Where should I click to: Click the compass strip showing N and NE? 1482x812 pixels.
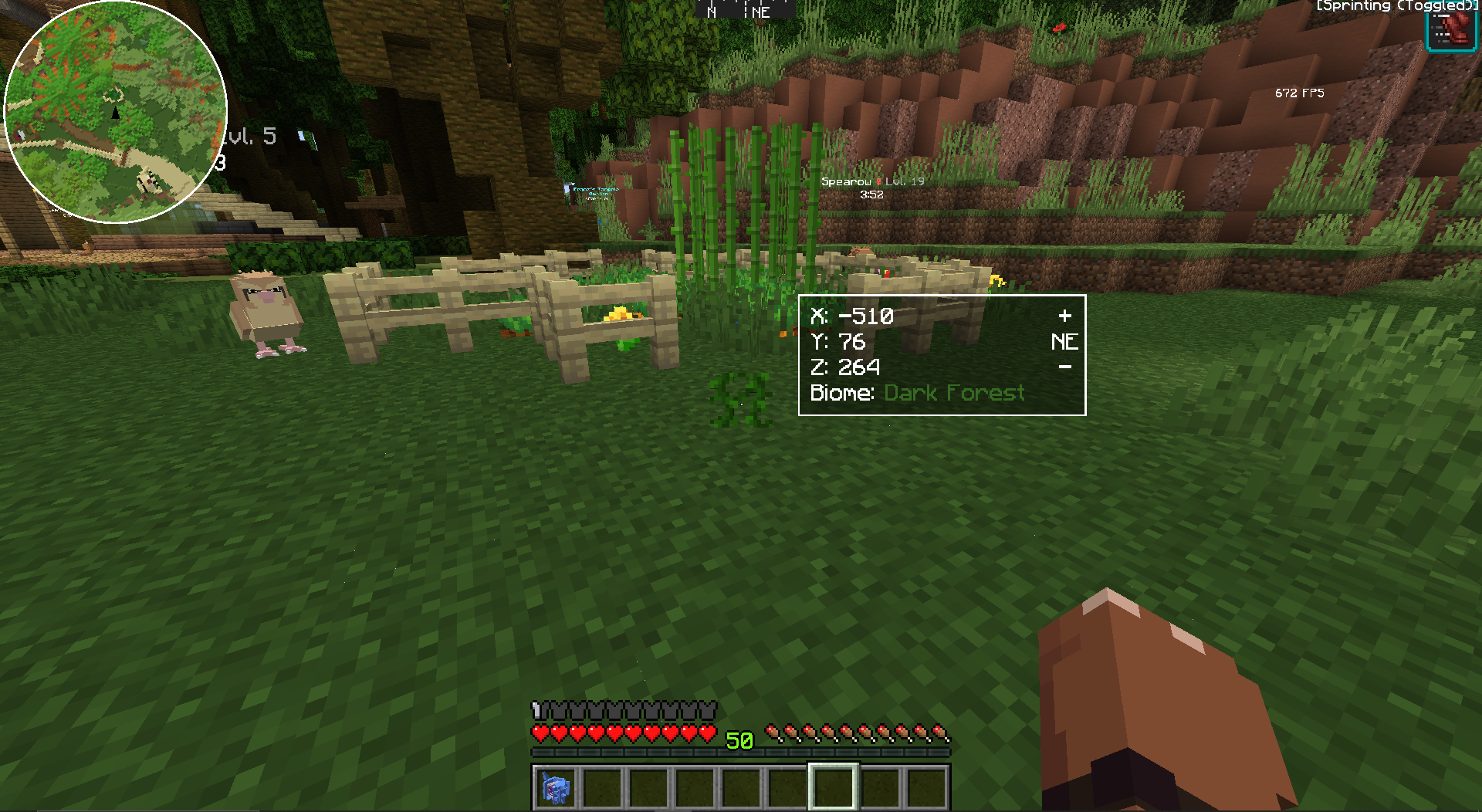[x=745, y=10]
